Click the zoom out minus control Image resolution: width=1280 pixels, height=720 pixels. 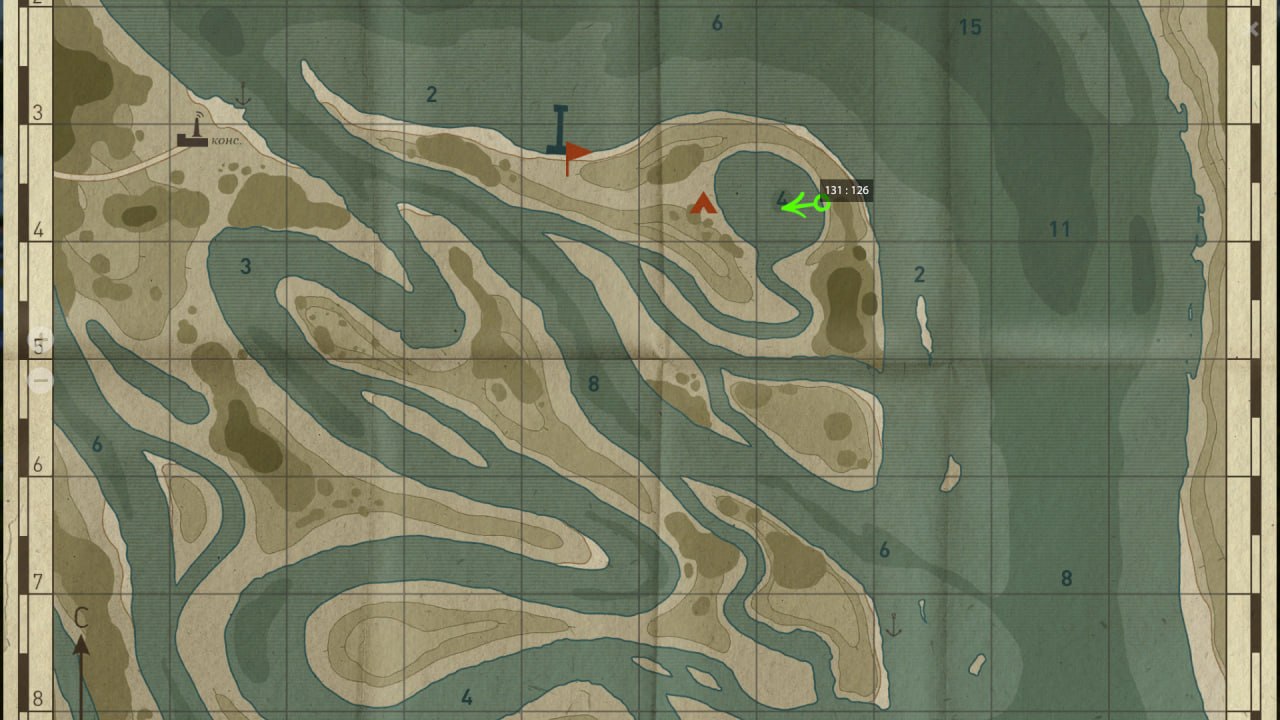[40, 378]
